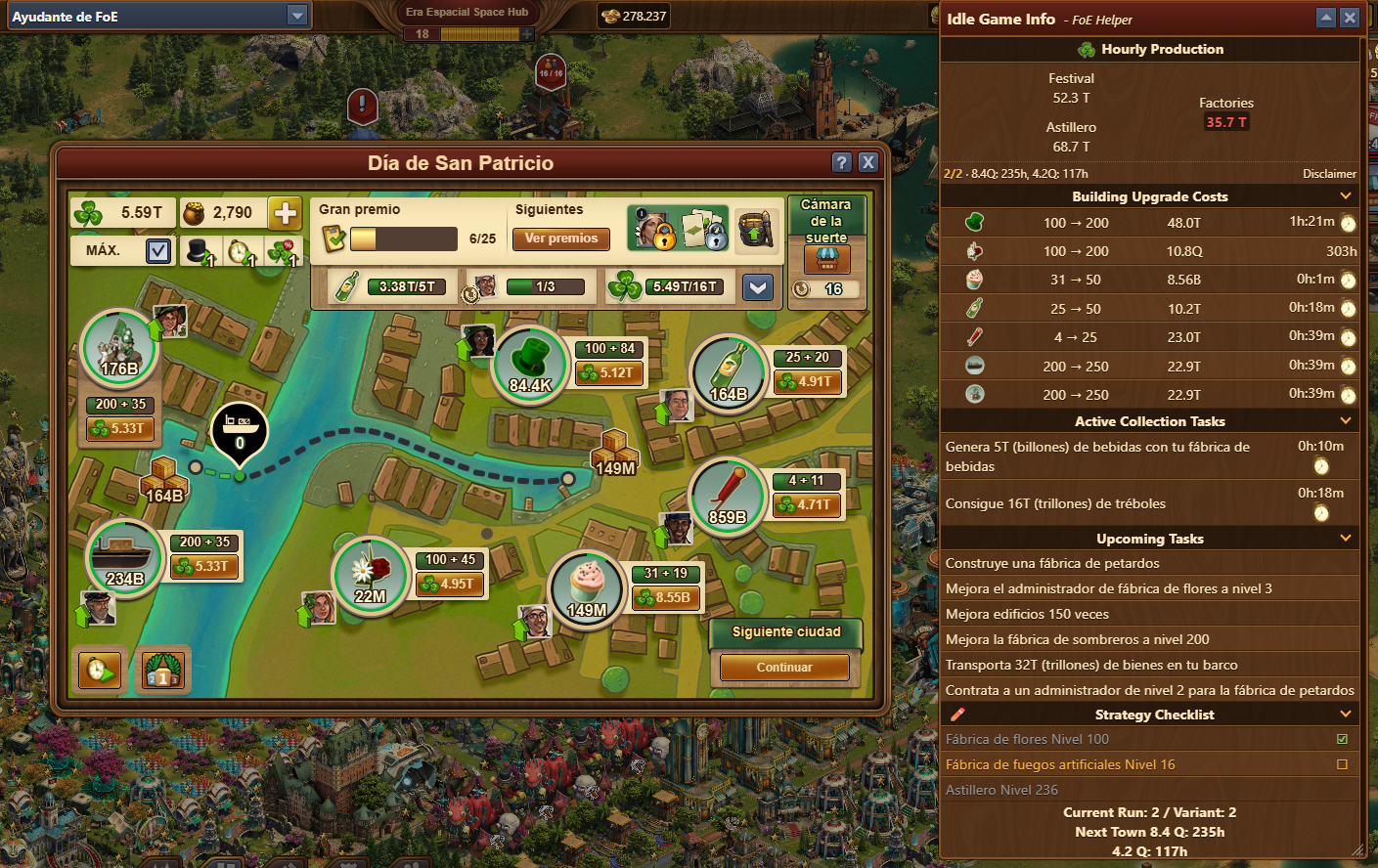Toggle the MÁX. checkbox
Viewport: 1378px width, 868px height.
[157, 251]
